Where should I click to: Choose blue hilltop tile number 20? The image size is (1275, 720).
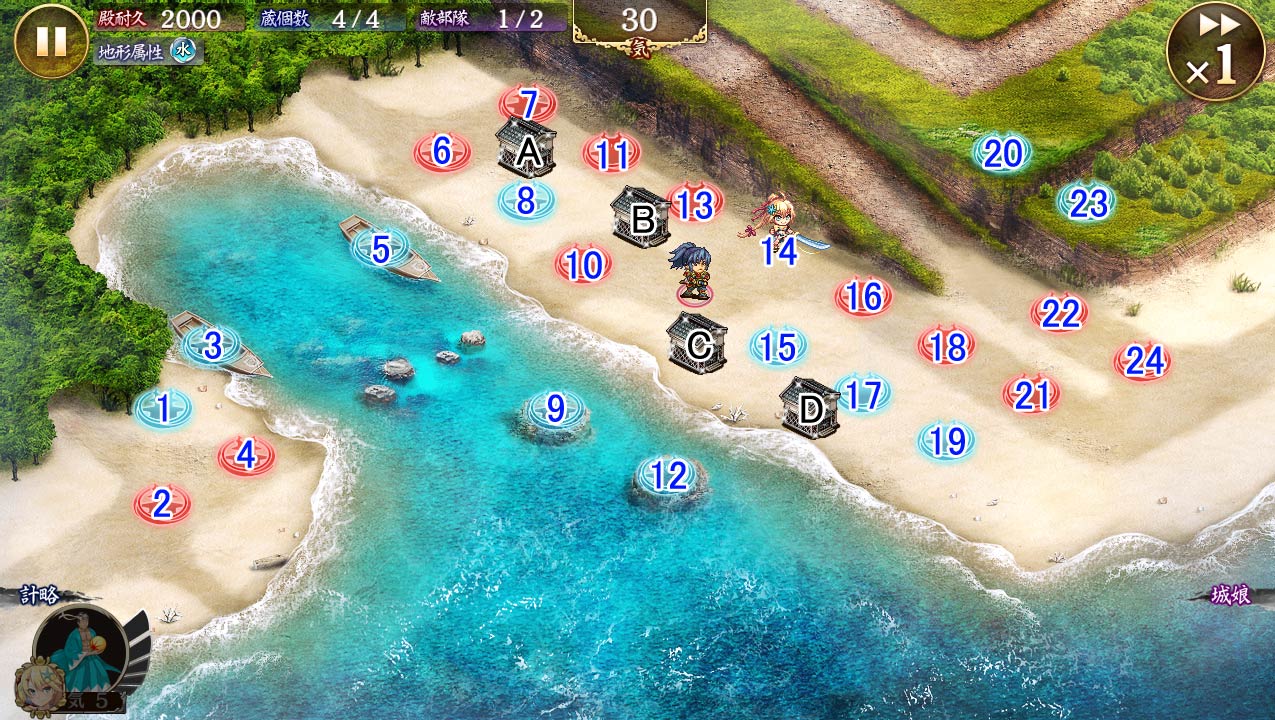pyautogui.click(x=1002, y=153)
